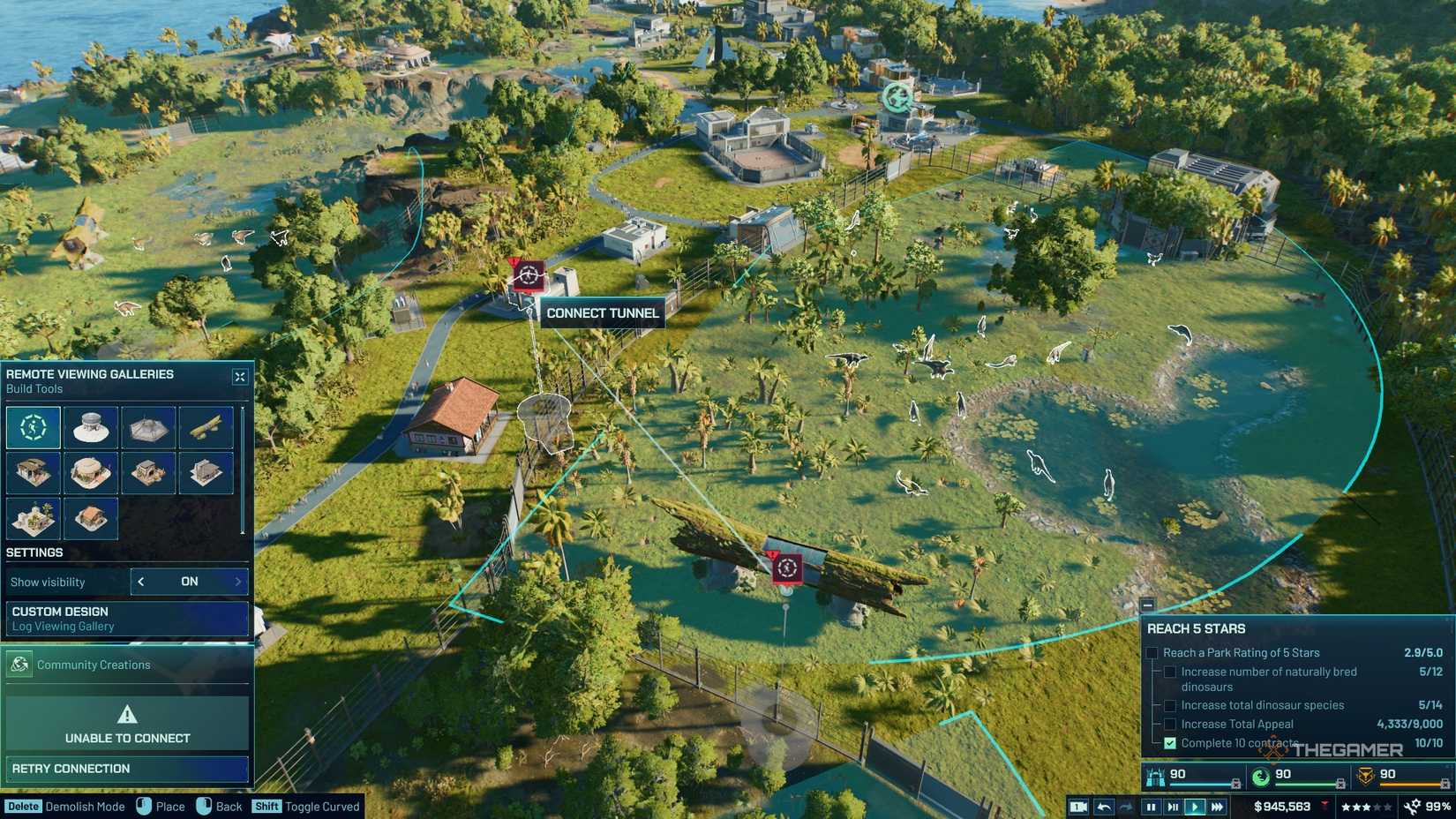Select the Remote Viewing Dome build item

tap(91, 428)
